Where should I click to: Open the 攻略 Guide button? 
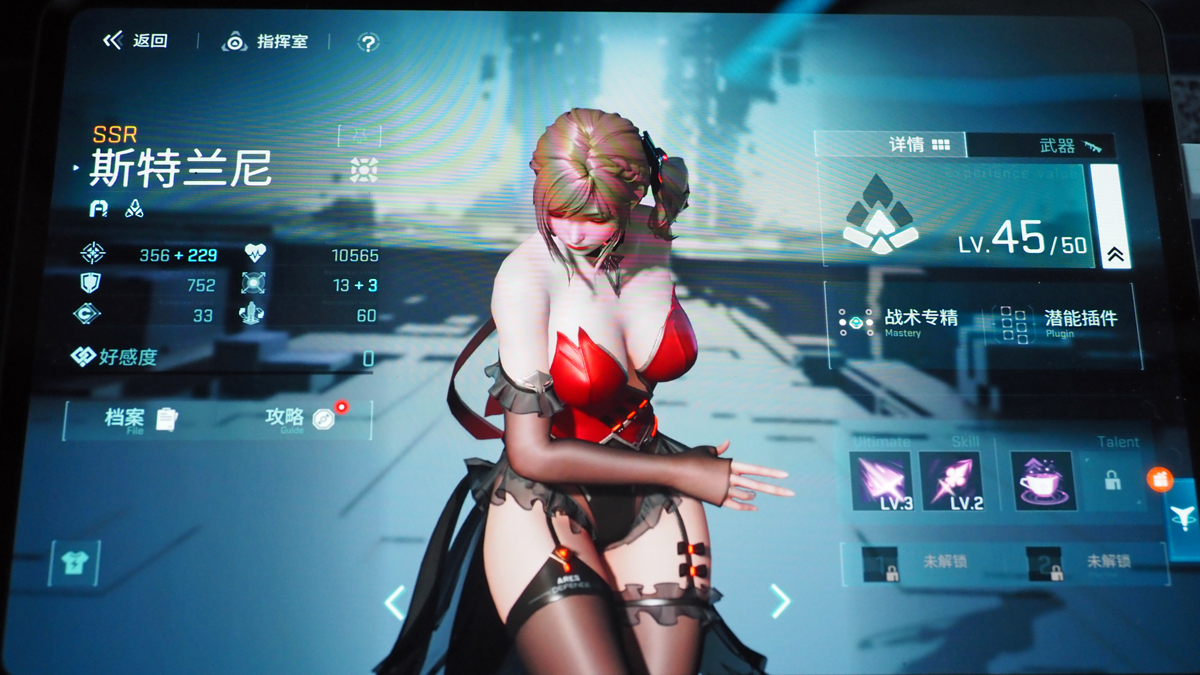298,419
